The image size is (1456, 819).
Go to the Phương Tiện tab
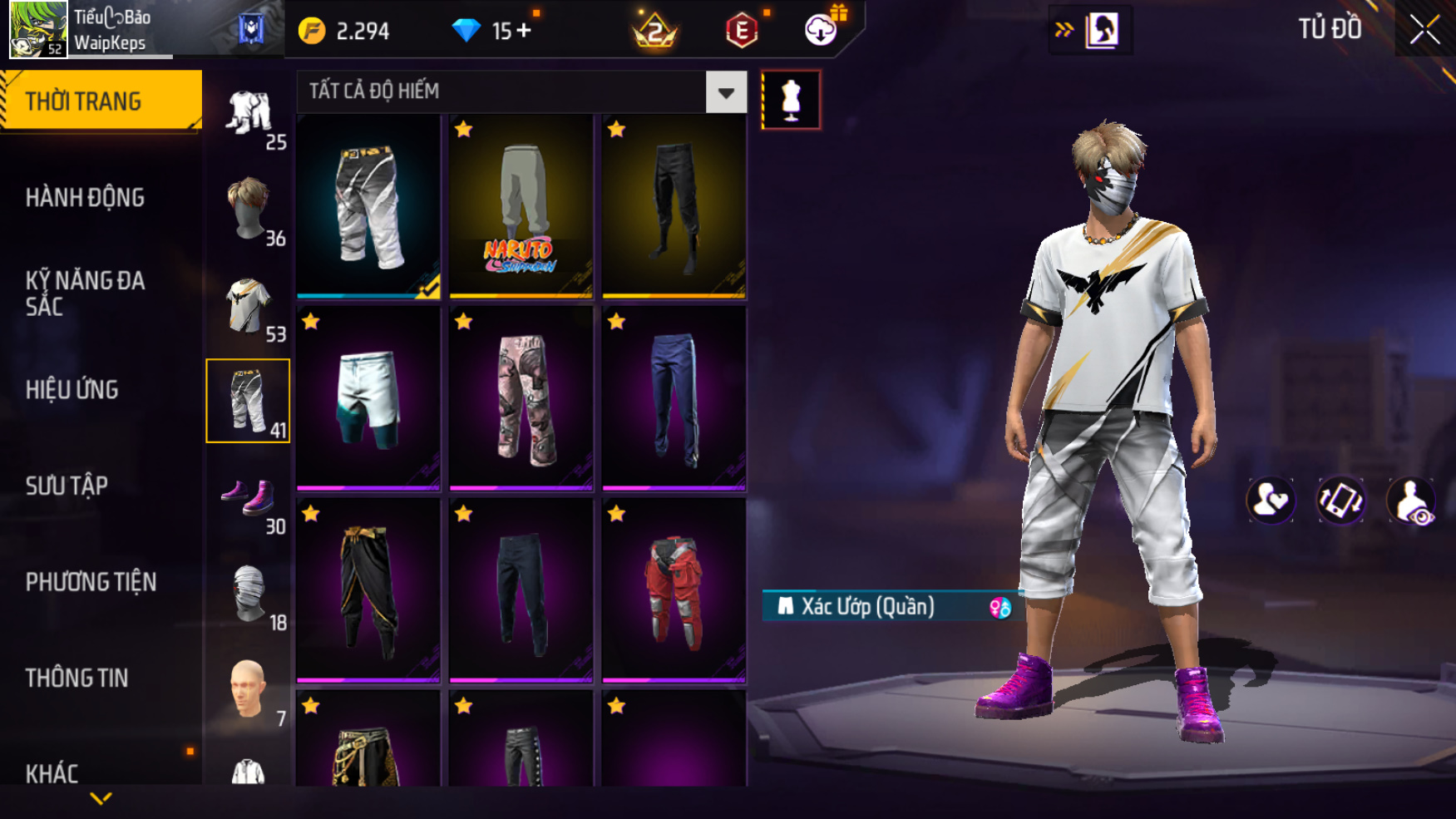[x=91, y=582]
